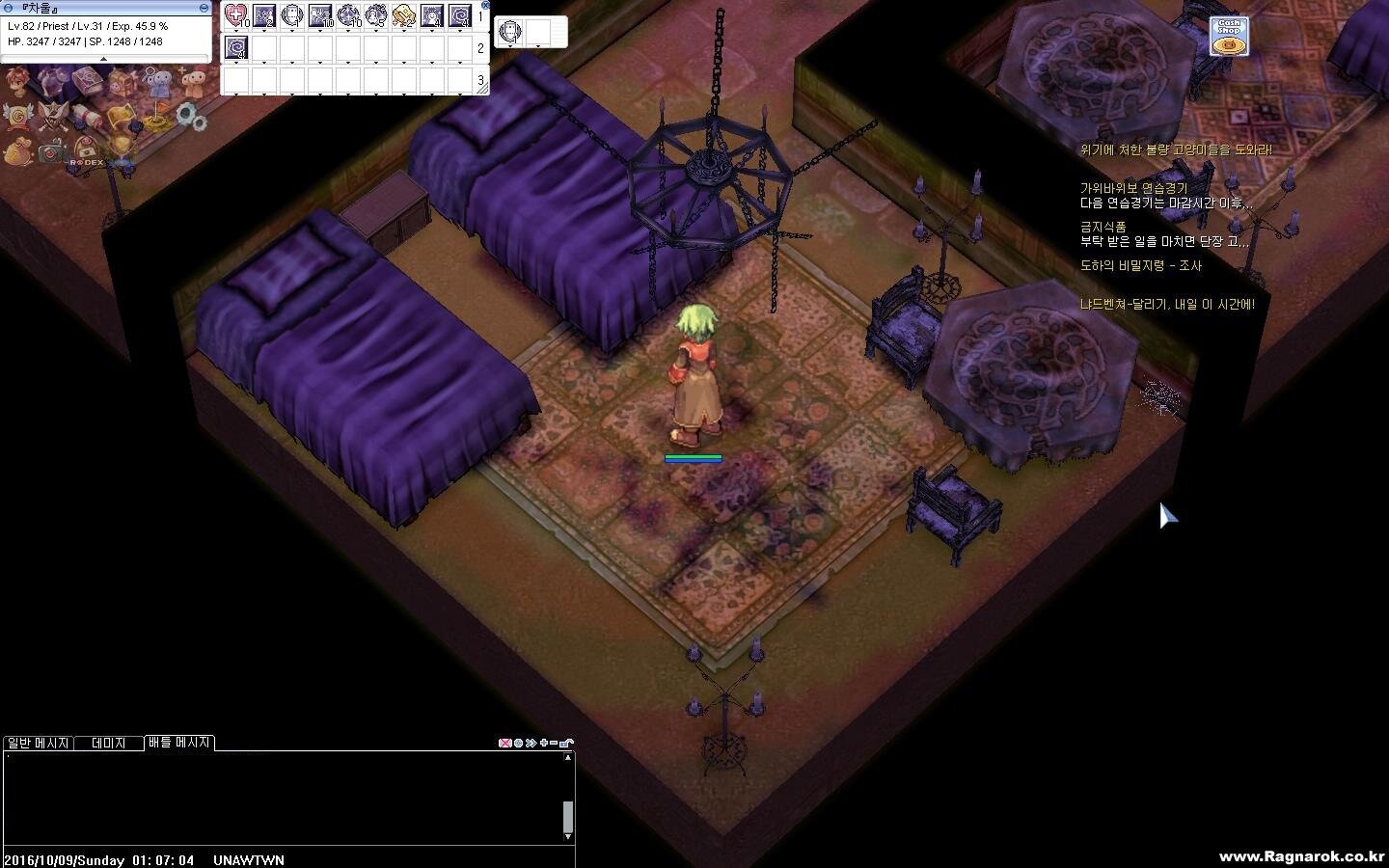Use the swirl skill in hotbar row two

click(x=235, y=47)
